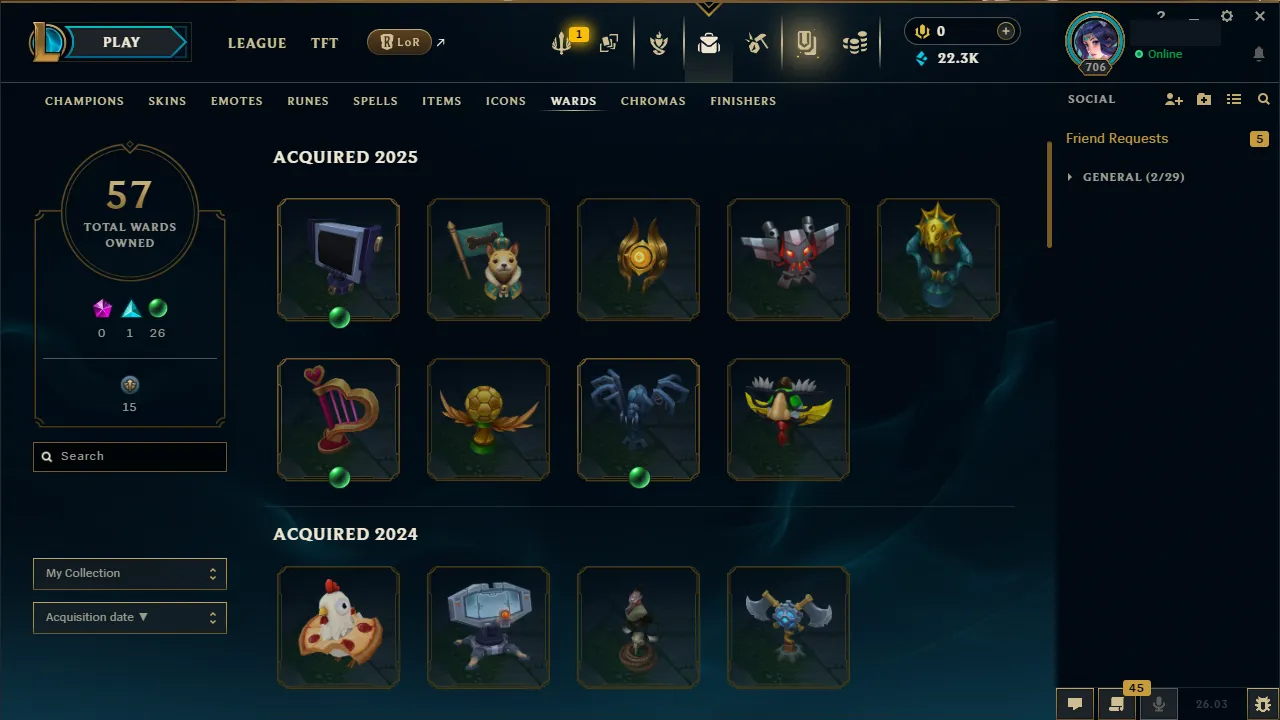Open the Loot backpack icon
Image resolution: width=1280 pixels, height=720 pixels.
tap(709, 43)
